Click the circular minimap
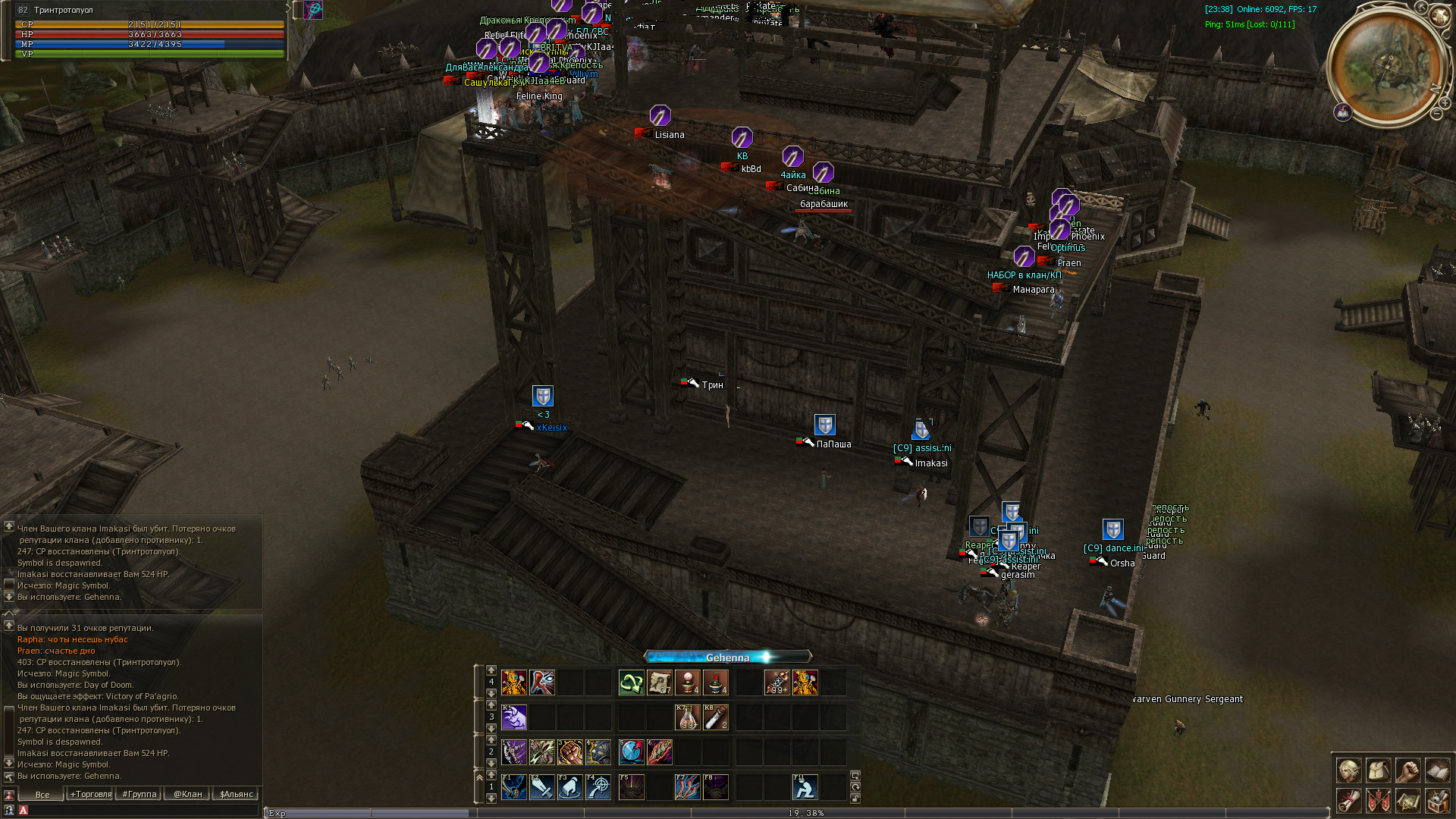The image size is (1456, 819). tap(1386, 65)
